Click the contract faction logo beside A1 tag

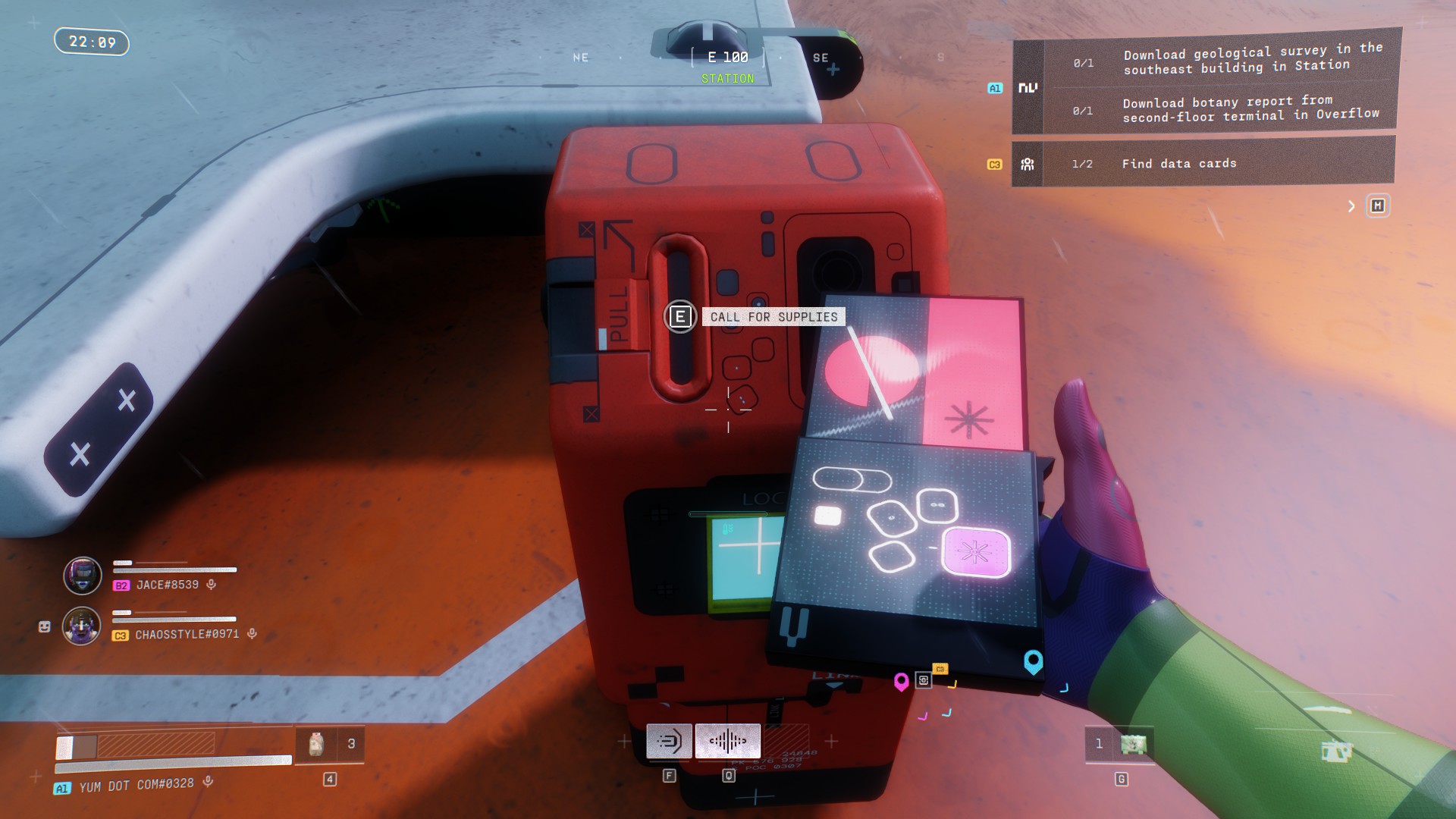[x=1028, y=88]
